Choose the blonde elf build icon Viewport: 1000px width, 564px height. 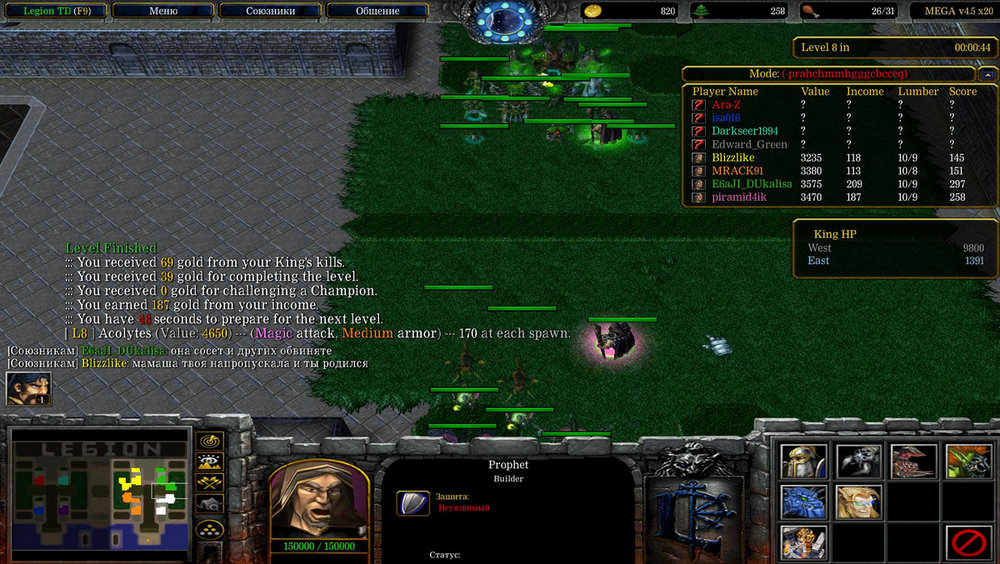click(x=859, y=502)
